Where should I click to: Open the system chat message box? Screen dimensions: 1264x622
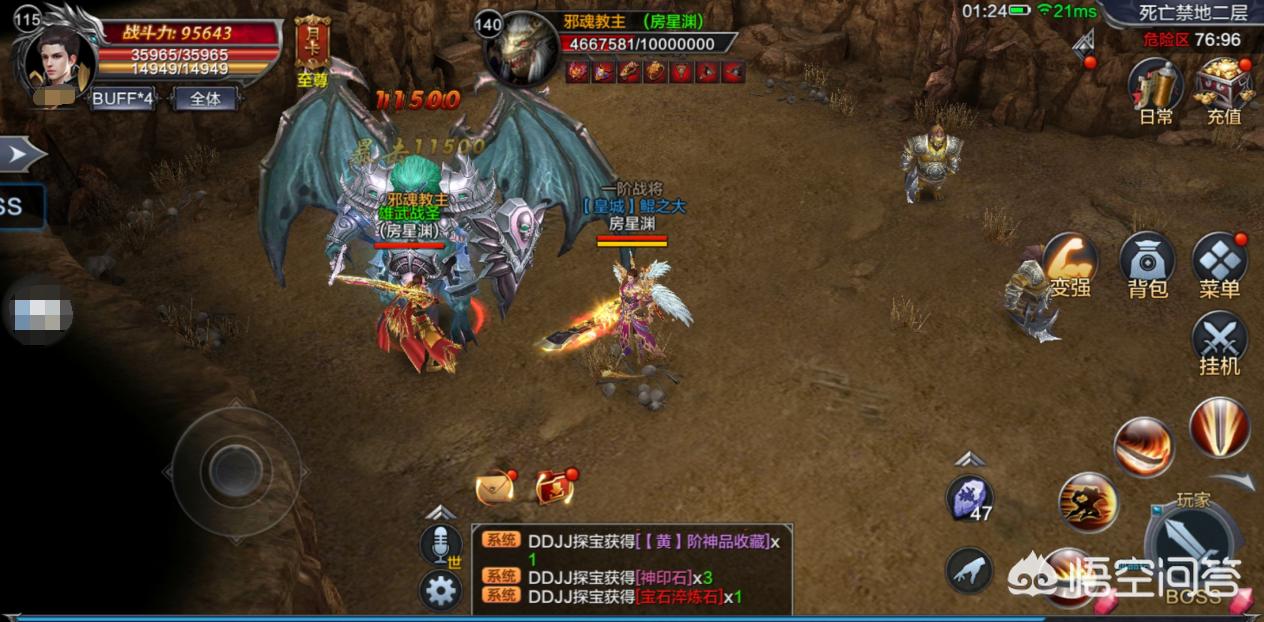632,568
